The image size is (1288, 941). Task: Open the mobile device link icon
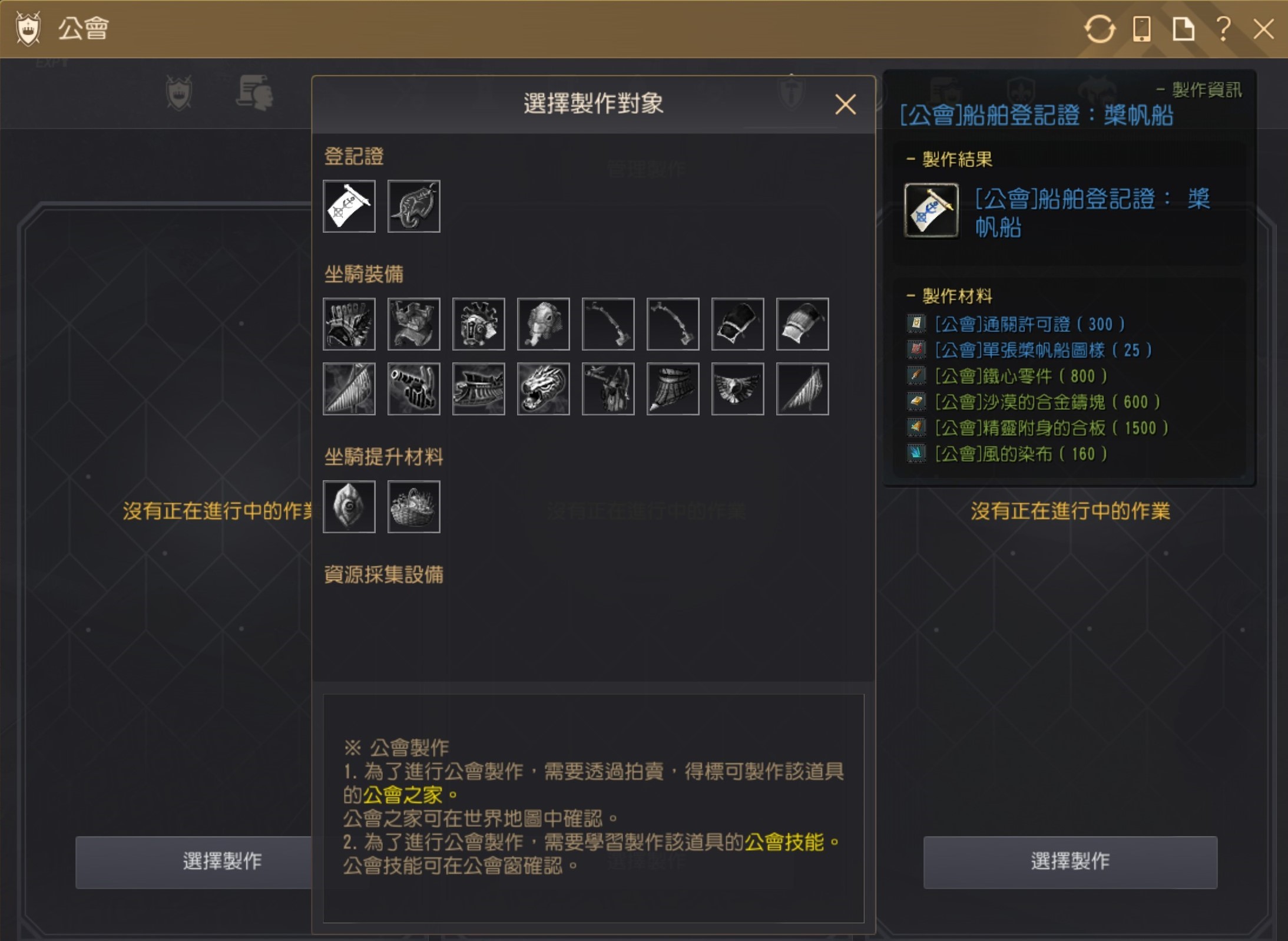(x=1143, y=29)
